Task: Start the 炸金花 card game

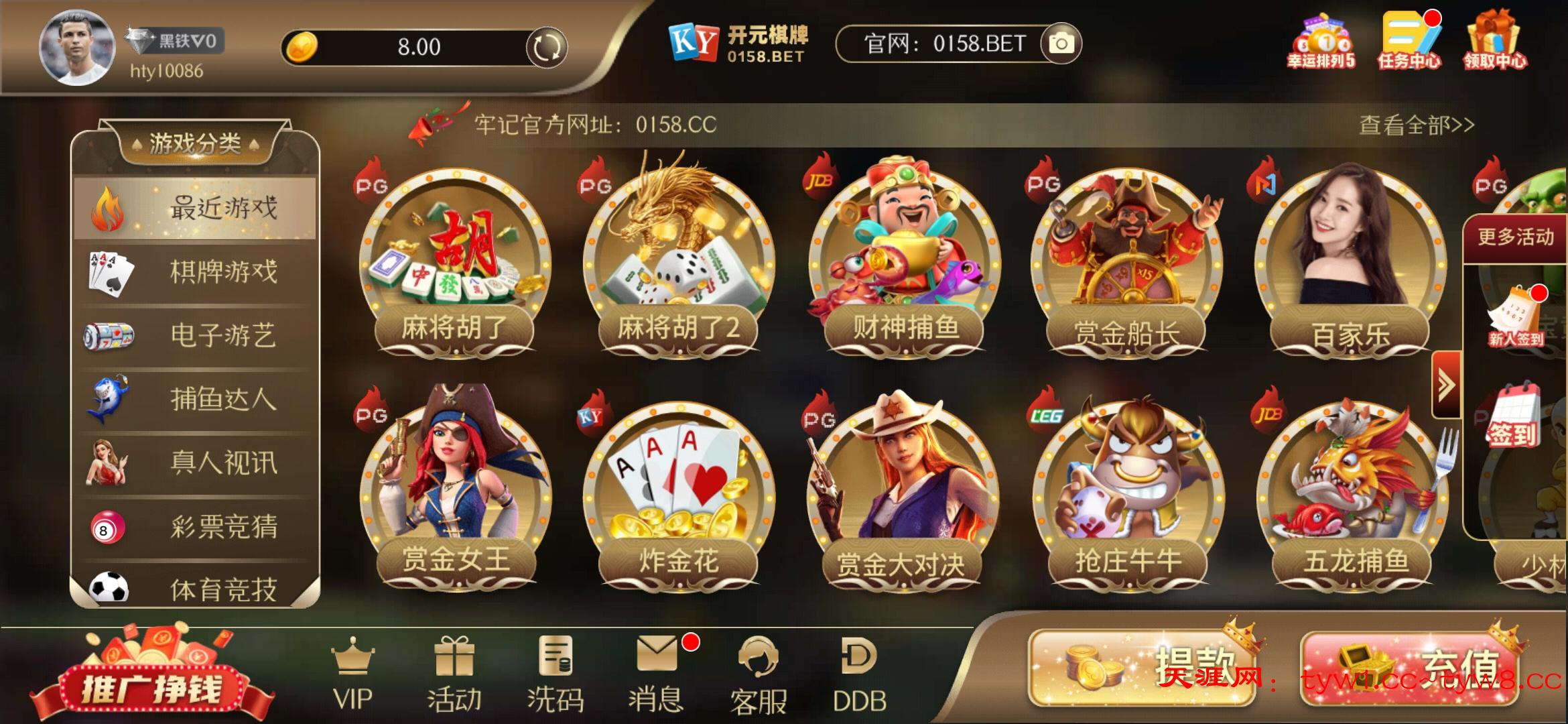Action: 679,493
